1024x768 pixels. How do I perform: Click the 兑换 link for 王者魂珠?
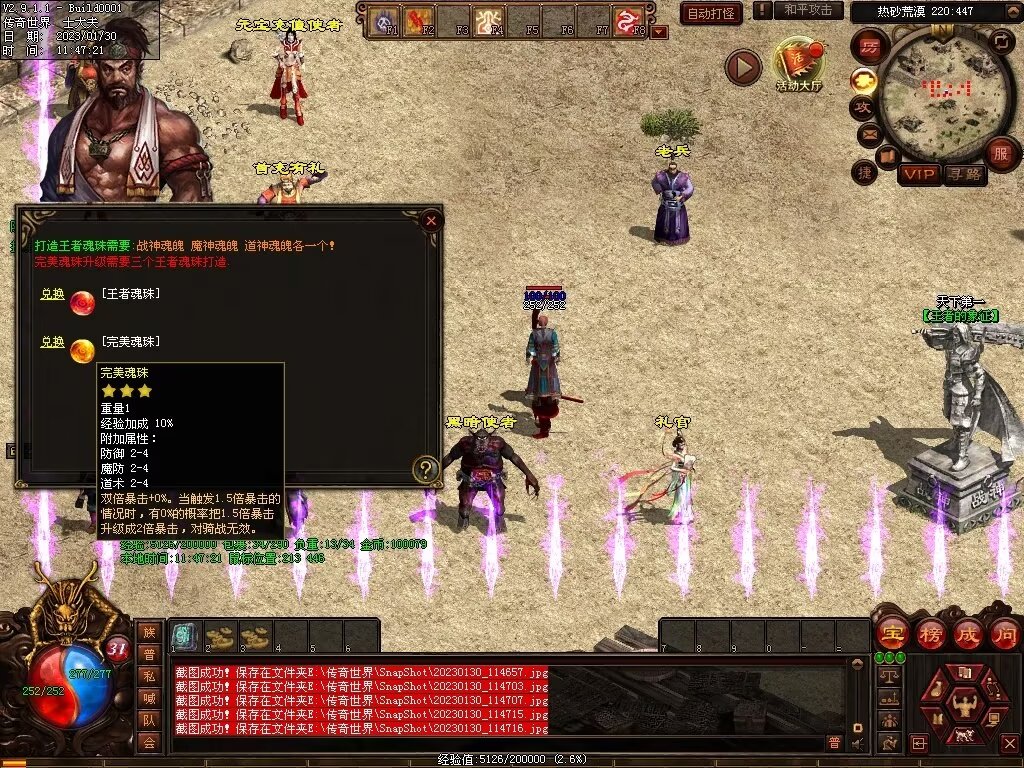click(x=52, y=294)
